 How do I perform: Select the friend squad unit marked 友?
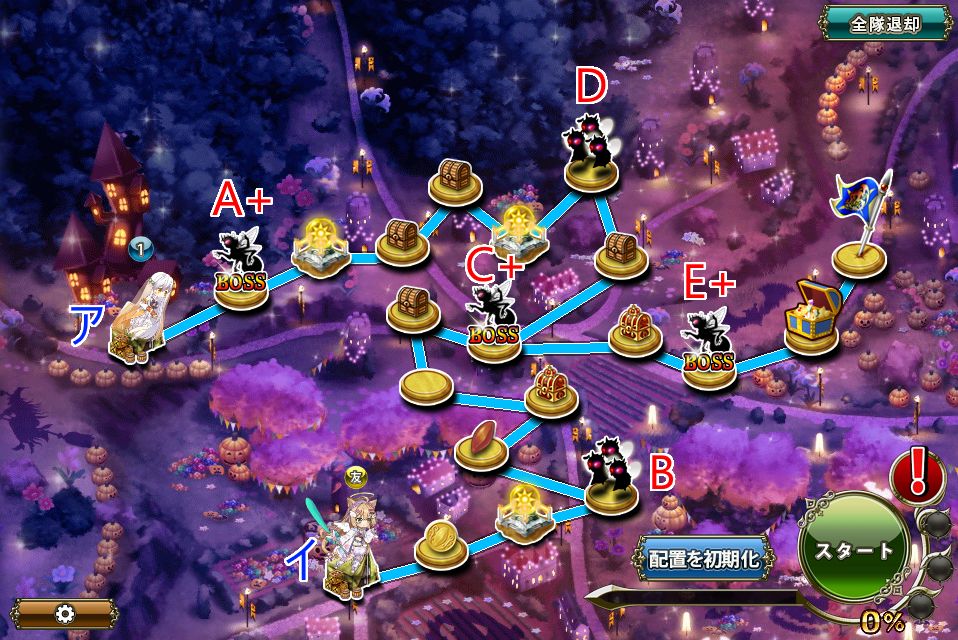(354, 549)
